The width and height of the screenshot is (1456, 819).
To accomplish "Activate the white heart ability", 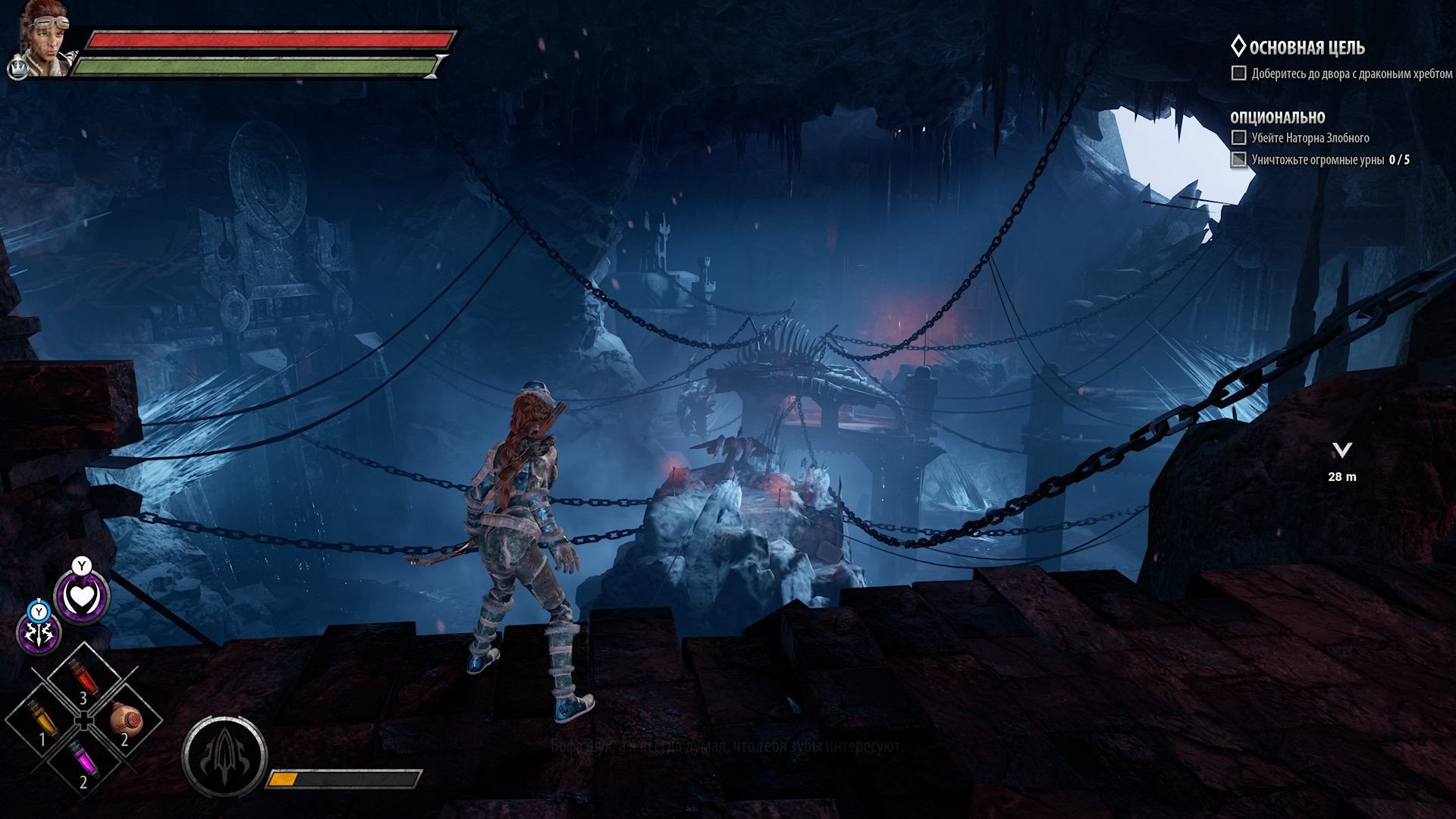I will pos(81,597).
